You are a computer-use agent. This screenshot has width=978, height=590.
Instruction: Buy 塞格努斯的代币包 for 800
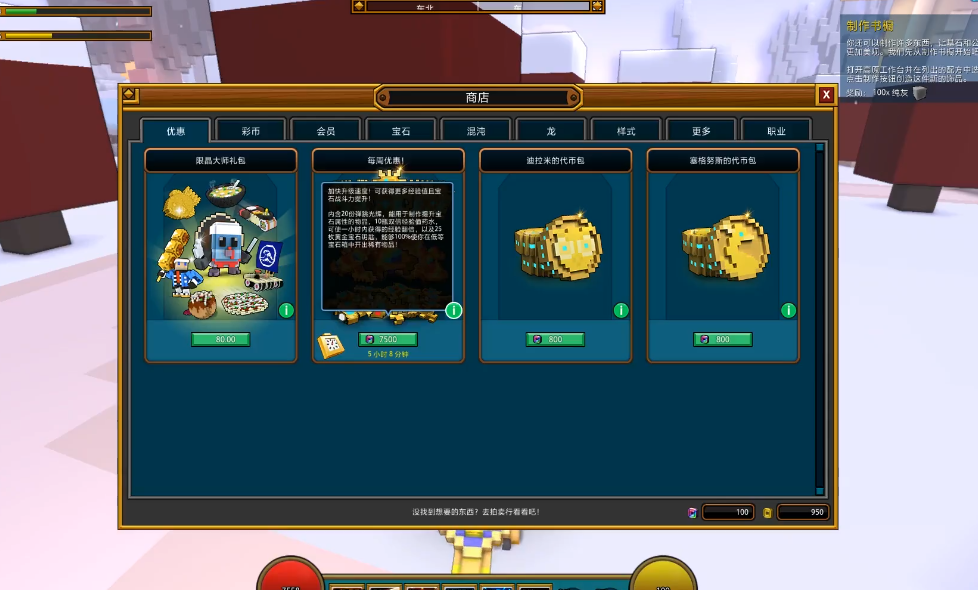point(722,340)
